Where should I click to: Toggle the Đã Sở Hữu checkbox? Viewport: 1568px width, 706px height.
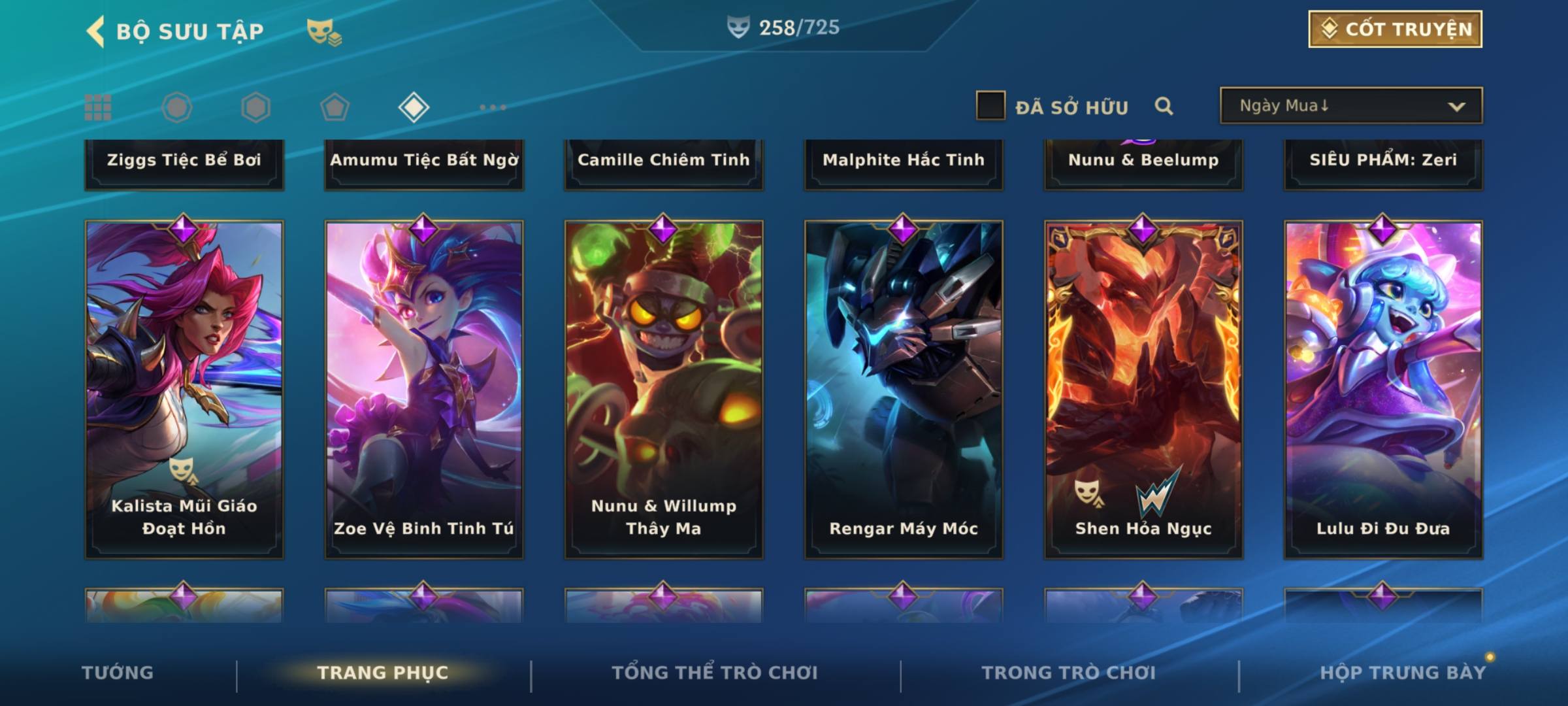pyautogui.click(x=990, y=106)
